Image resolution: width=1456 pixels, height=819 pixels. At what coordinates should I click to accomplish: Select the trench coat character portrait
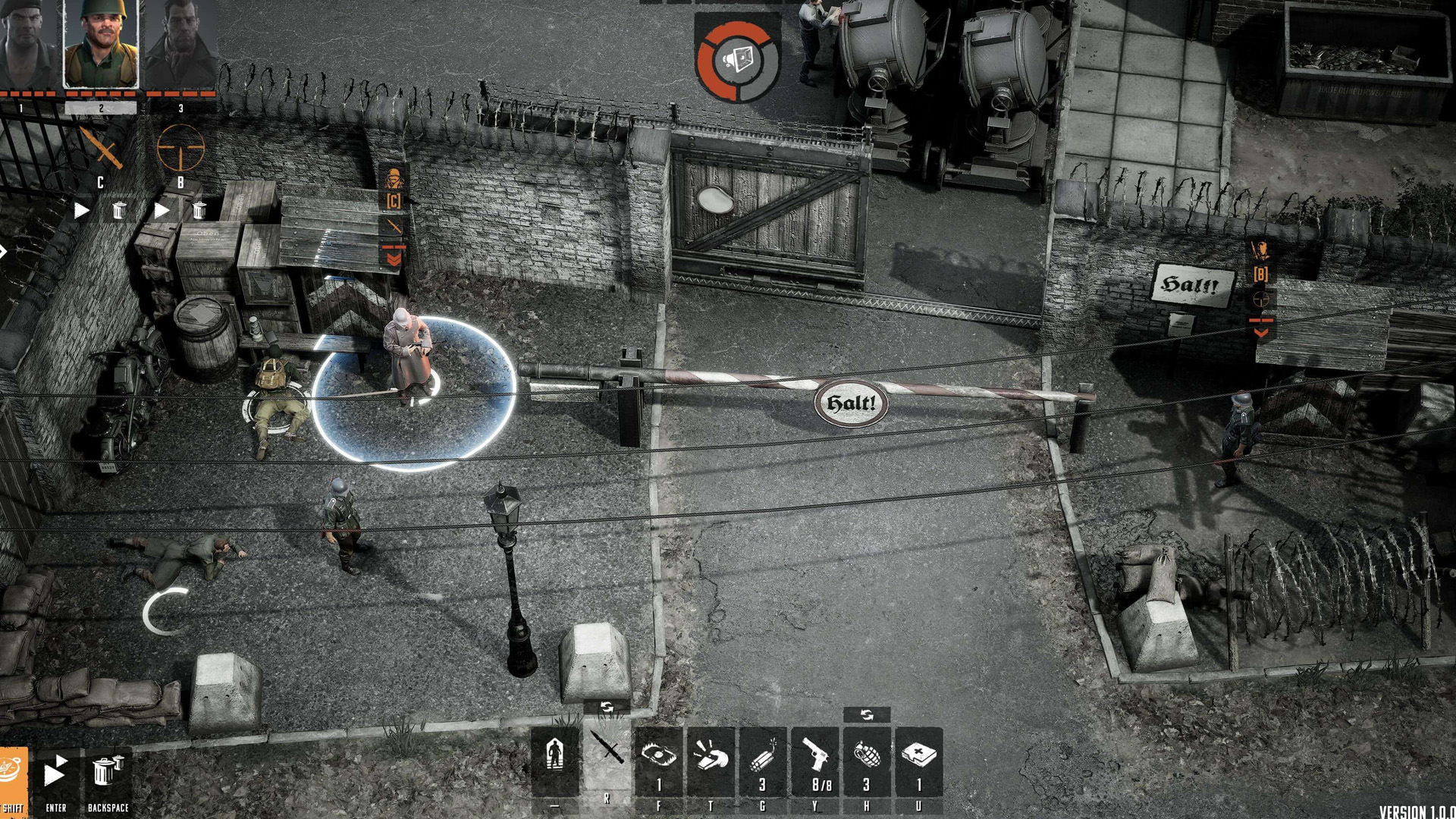(x=180, y=44)
